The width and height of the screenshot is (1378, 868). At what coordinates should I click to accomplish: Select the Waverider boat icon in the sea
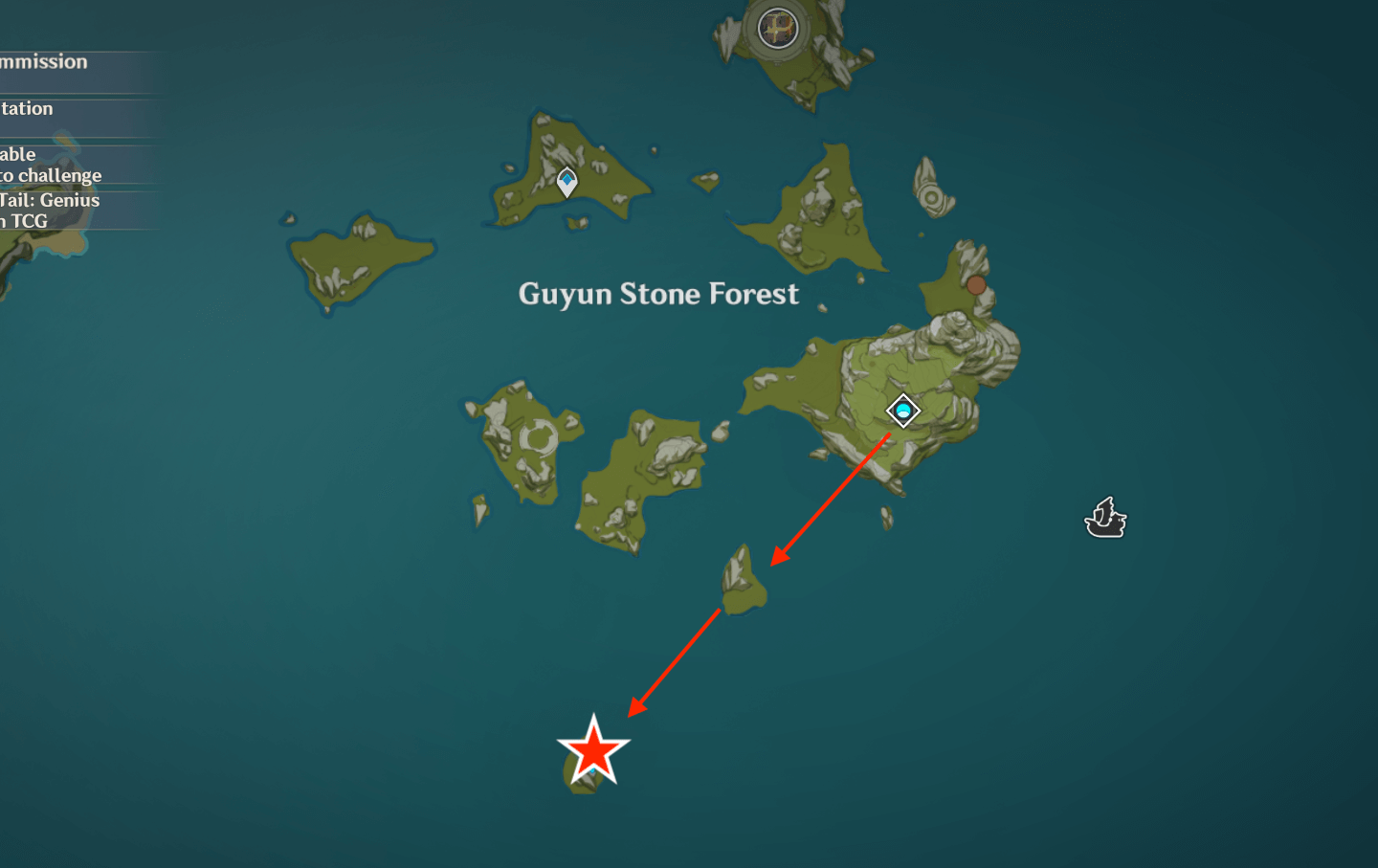coord(1105,518)
